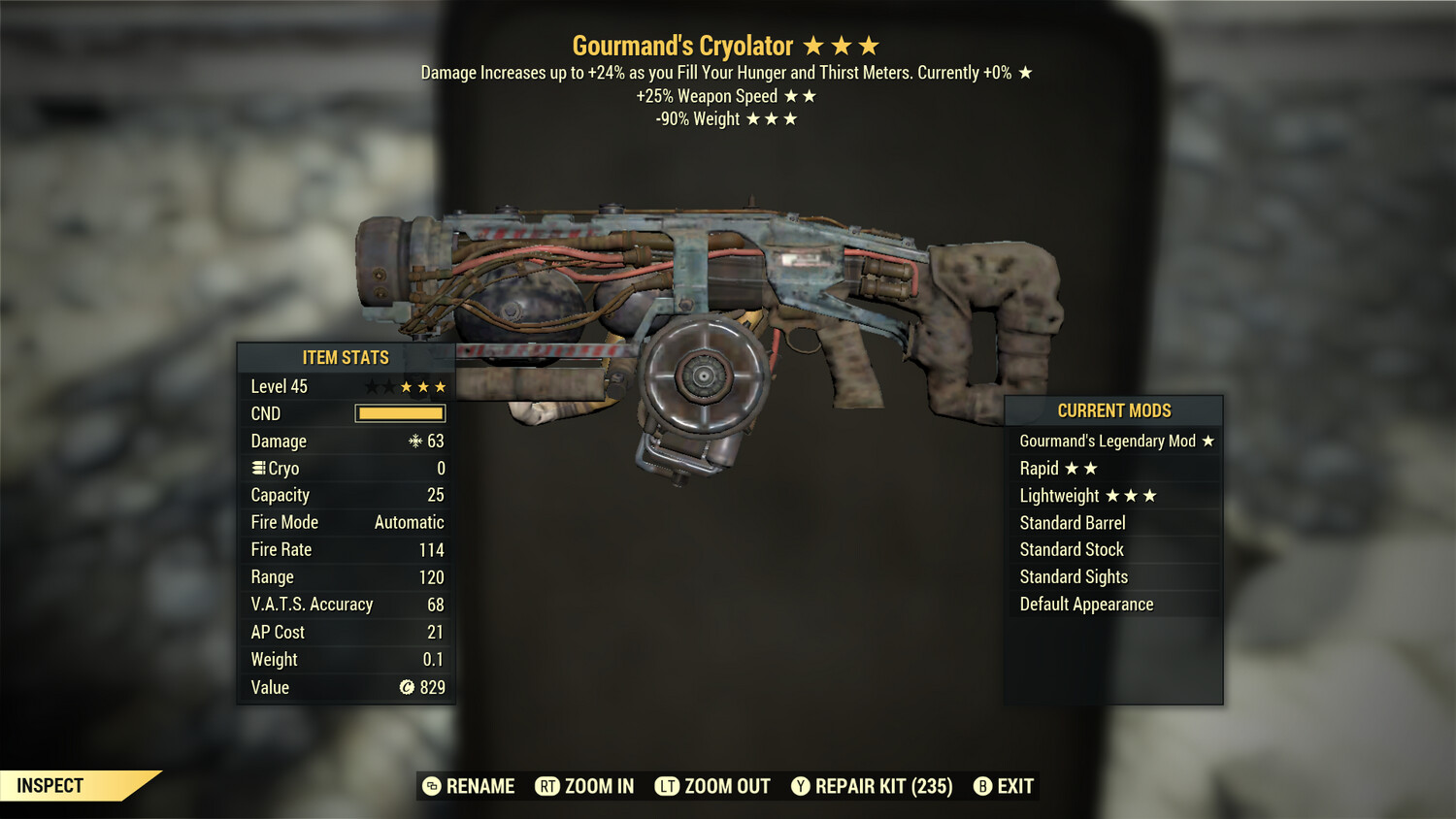This screenshot has width=1456, height=819.
Task: Click the RENAME button
Action: 480,786
